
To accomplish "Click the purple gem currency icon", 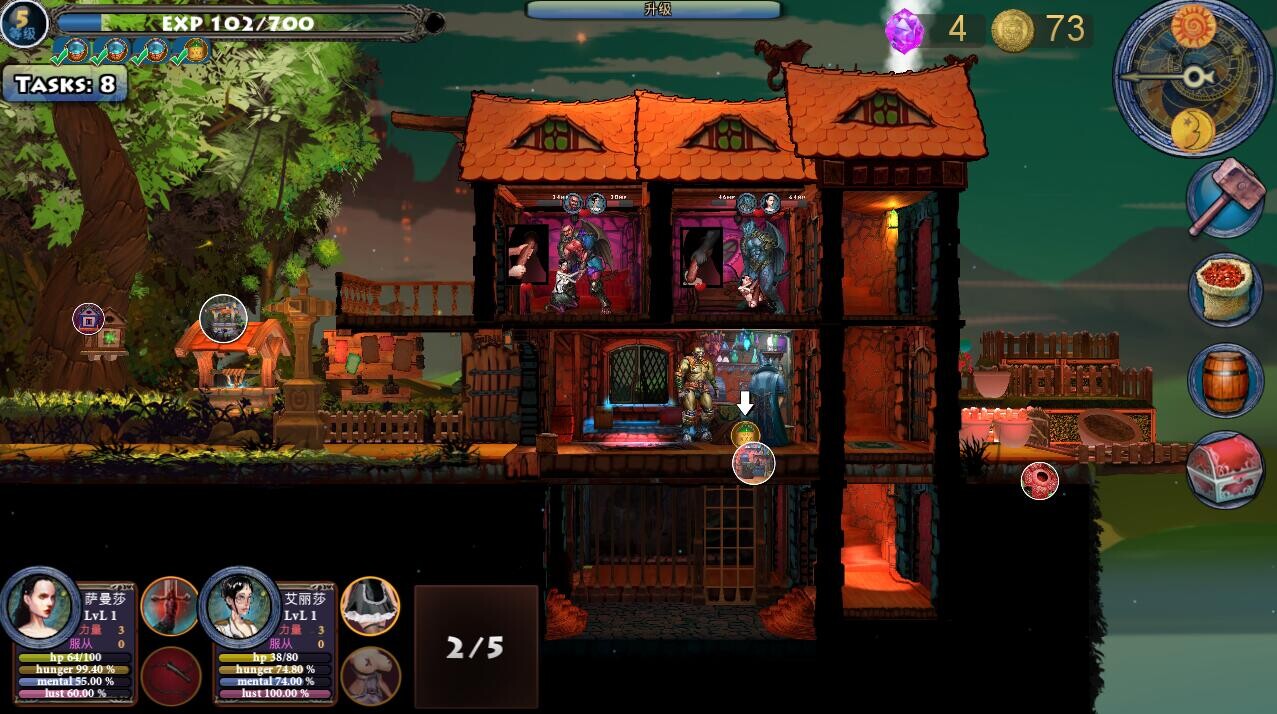I will point(905,31).
